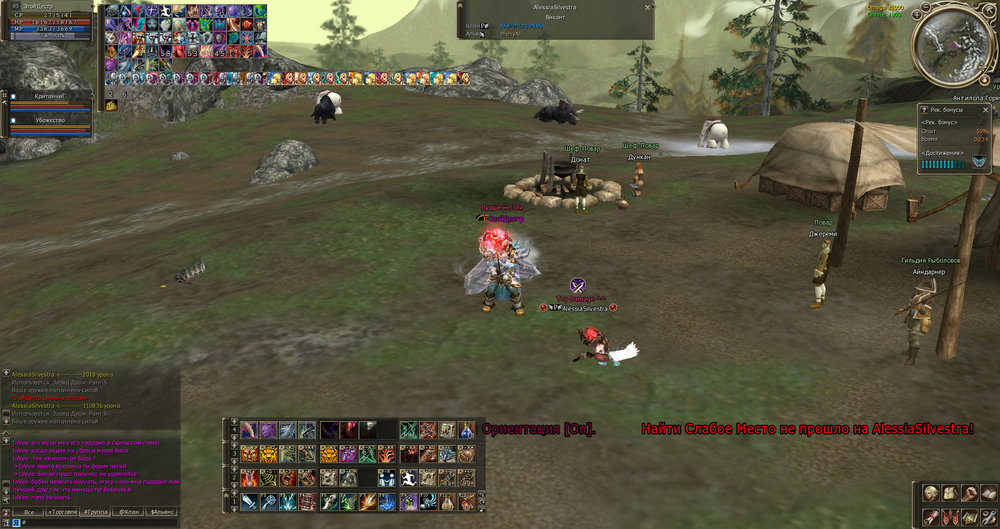Open the "@Клан" chat tab

(x=128, y=511)
